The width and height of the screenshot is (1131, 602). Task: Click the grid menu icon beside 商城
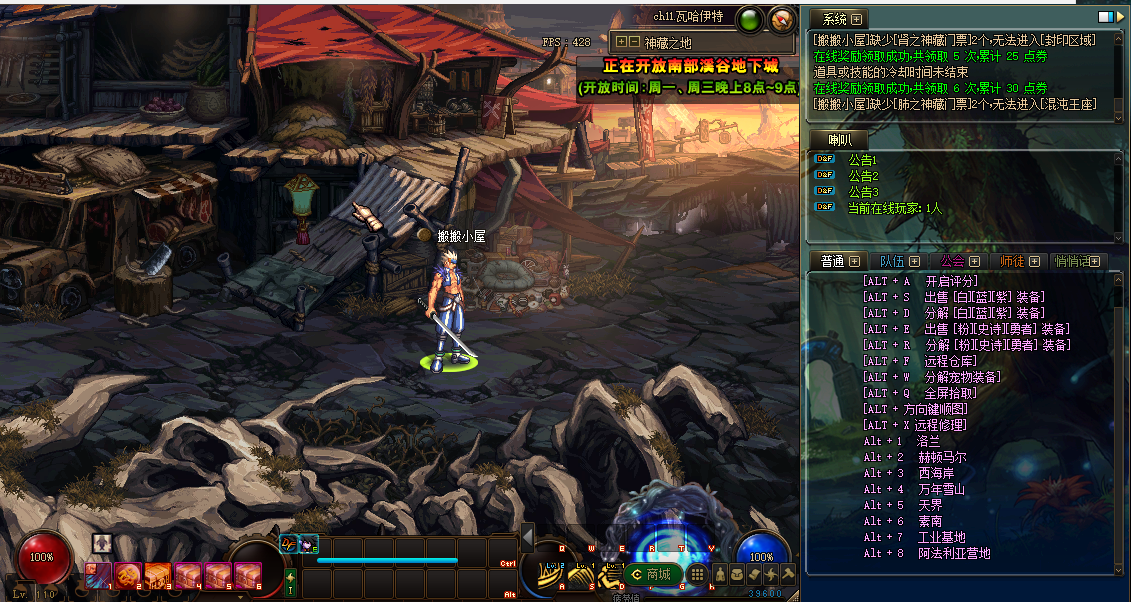coord(698,574)
